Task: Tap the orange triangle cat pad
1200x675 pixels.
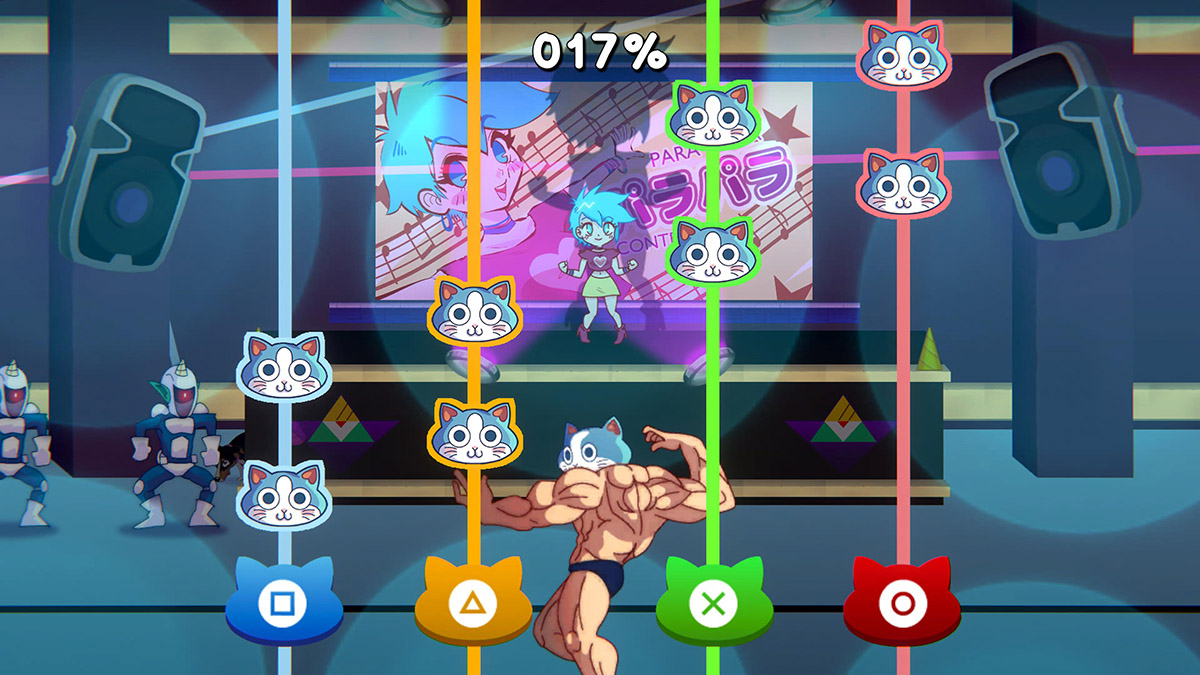Action: (473, 603)
